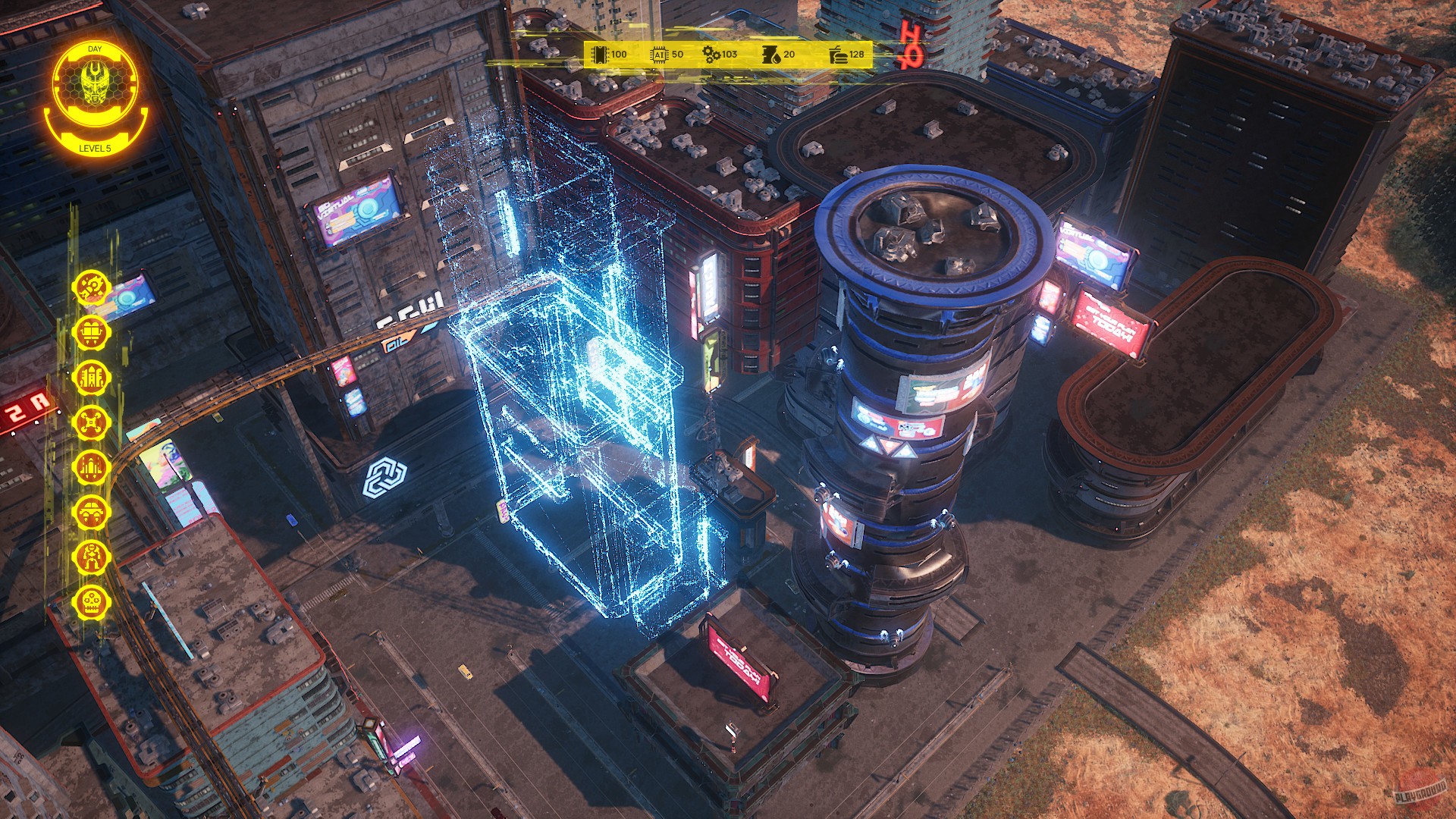Viewport: 1456px width, 819px height.
Task: Click the AI chip resource icon showing 50
Action: (657, 55)
